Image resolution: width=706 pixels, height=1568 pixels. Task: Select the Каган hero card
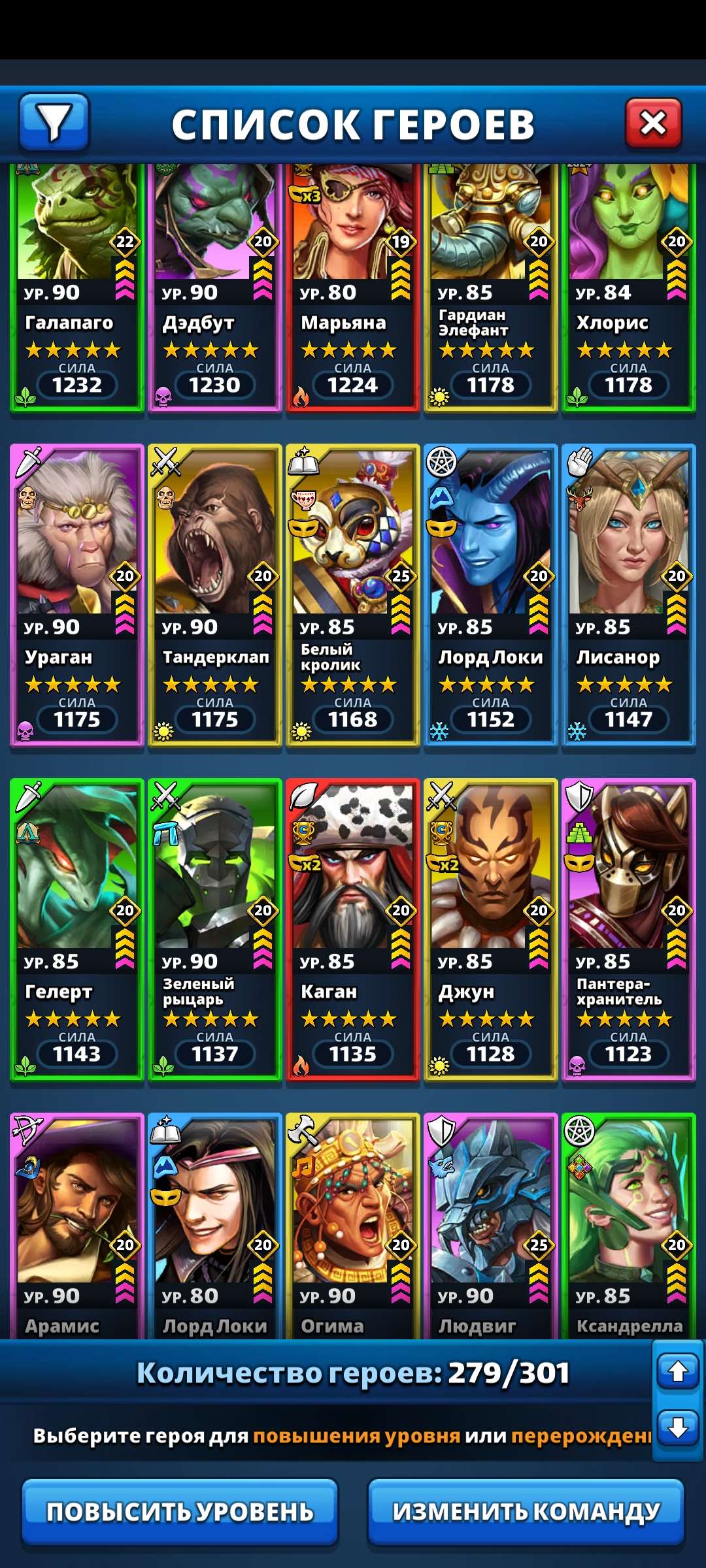coord(353,929)
